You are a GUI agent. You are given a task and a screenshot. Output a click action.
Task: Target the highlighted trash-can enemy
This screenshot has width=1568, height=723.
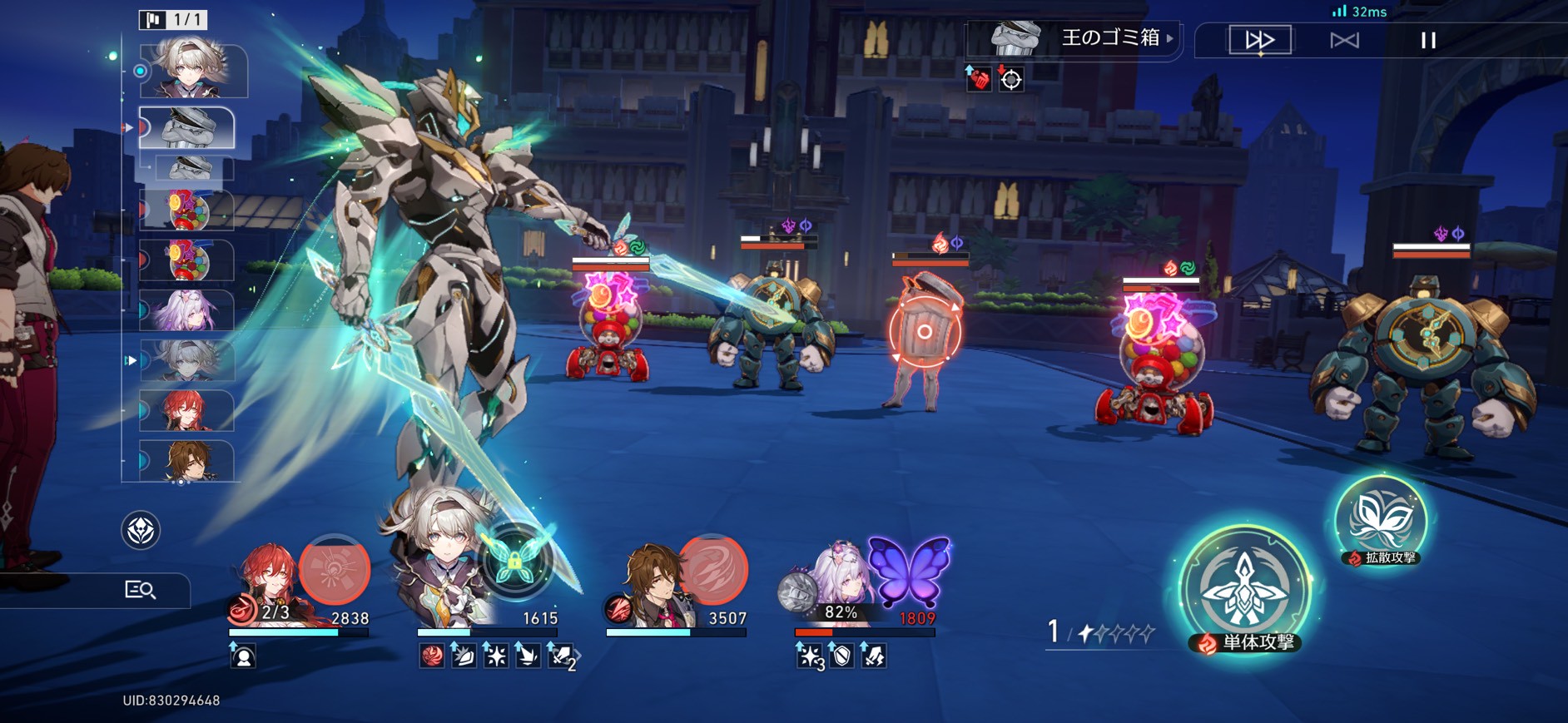click(x=924, y=332)
